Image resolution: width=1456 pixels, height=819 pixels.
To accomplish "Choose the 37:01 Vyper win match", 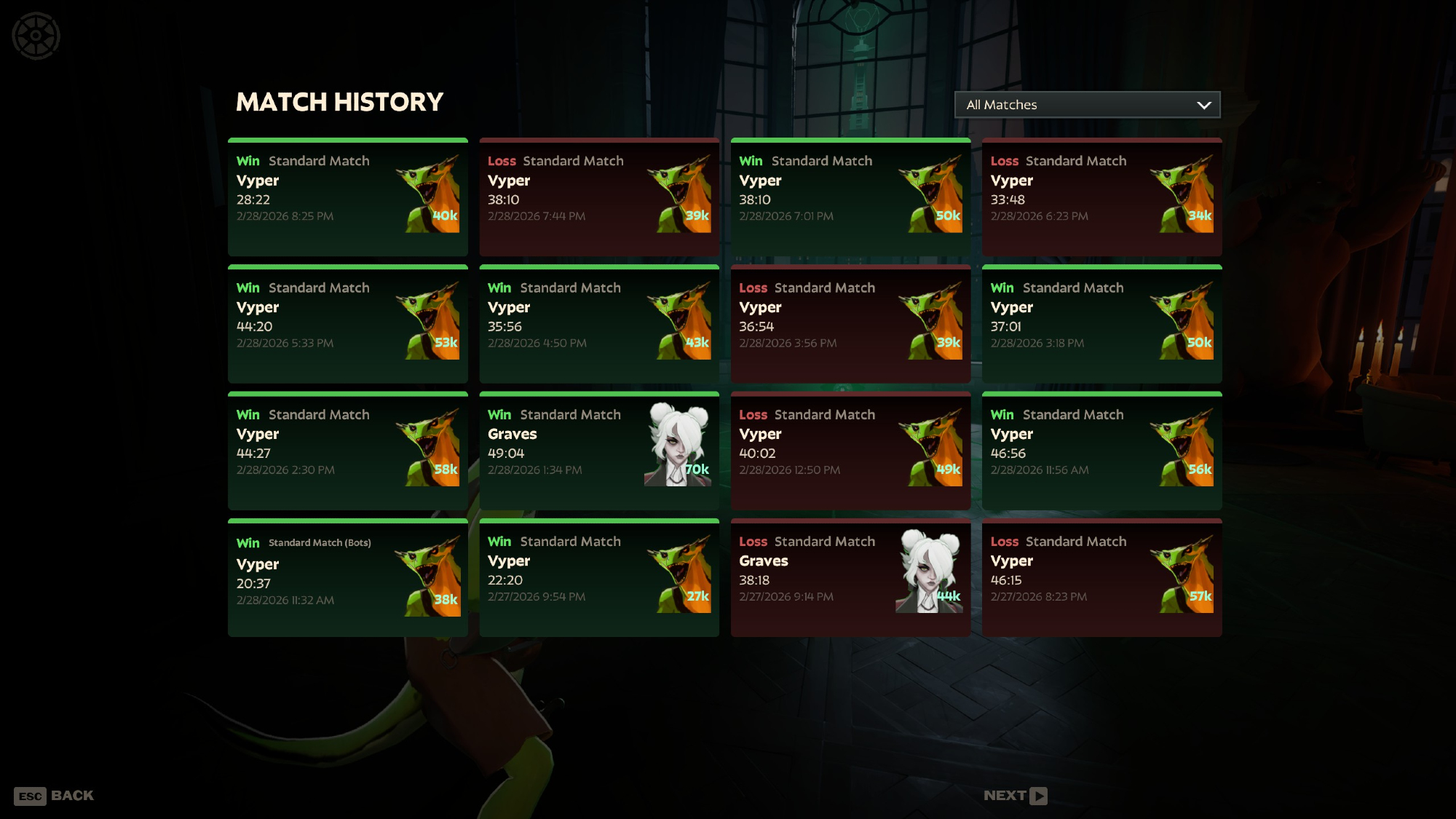I will point(1101,324).
